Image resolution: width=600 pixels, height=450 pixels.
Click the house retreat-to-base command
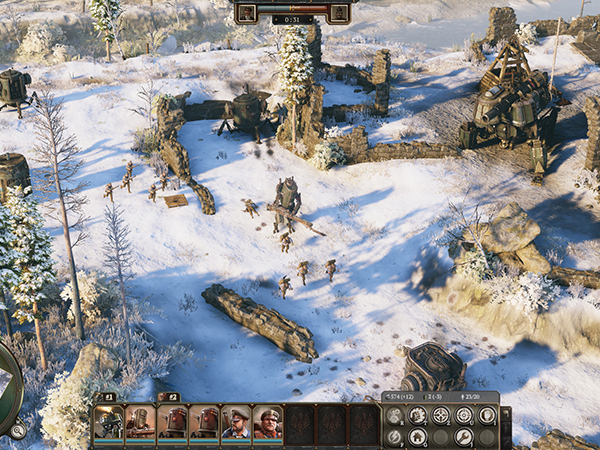click(418, 437)
